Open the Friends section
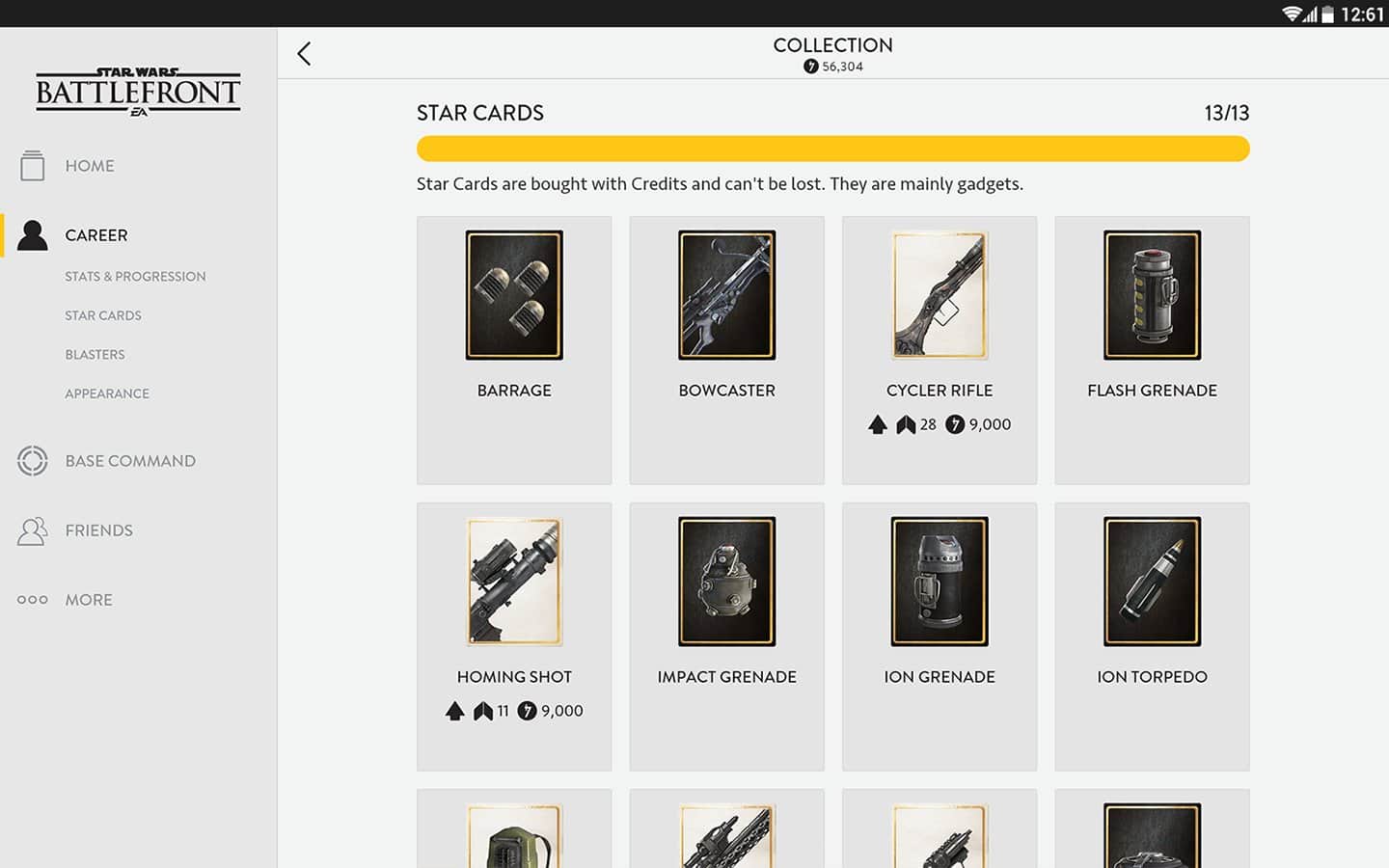This screenshot has height=868, width=1389. [98, 530]
